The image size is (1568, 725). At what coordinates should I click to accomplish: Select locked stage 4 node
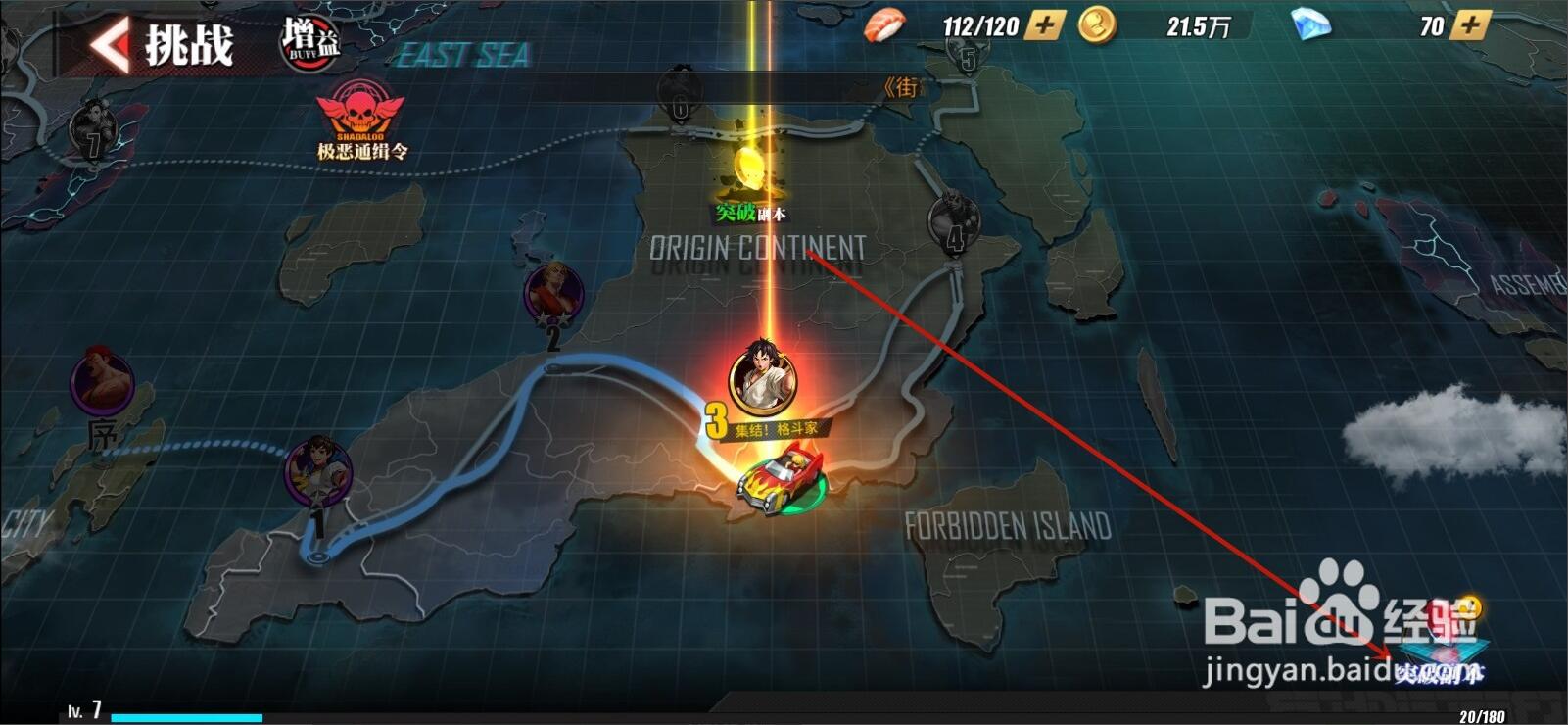click(x=954, y=218)
